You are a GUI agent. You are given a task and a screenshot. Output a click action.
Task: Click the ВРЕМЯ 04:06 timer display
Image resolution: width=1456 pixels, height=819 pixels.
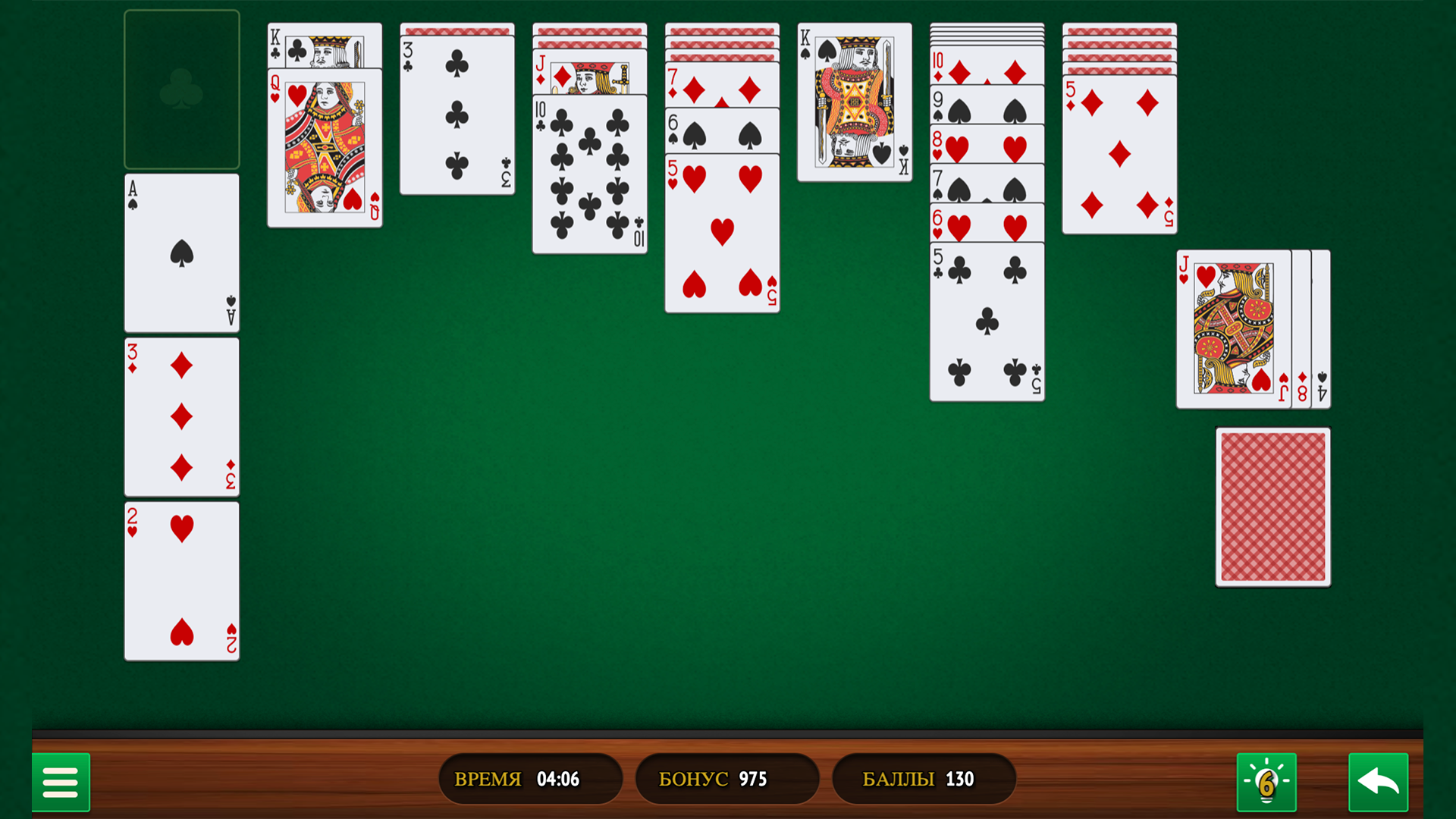(x=531, y=778)
